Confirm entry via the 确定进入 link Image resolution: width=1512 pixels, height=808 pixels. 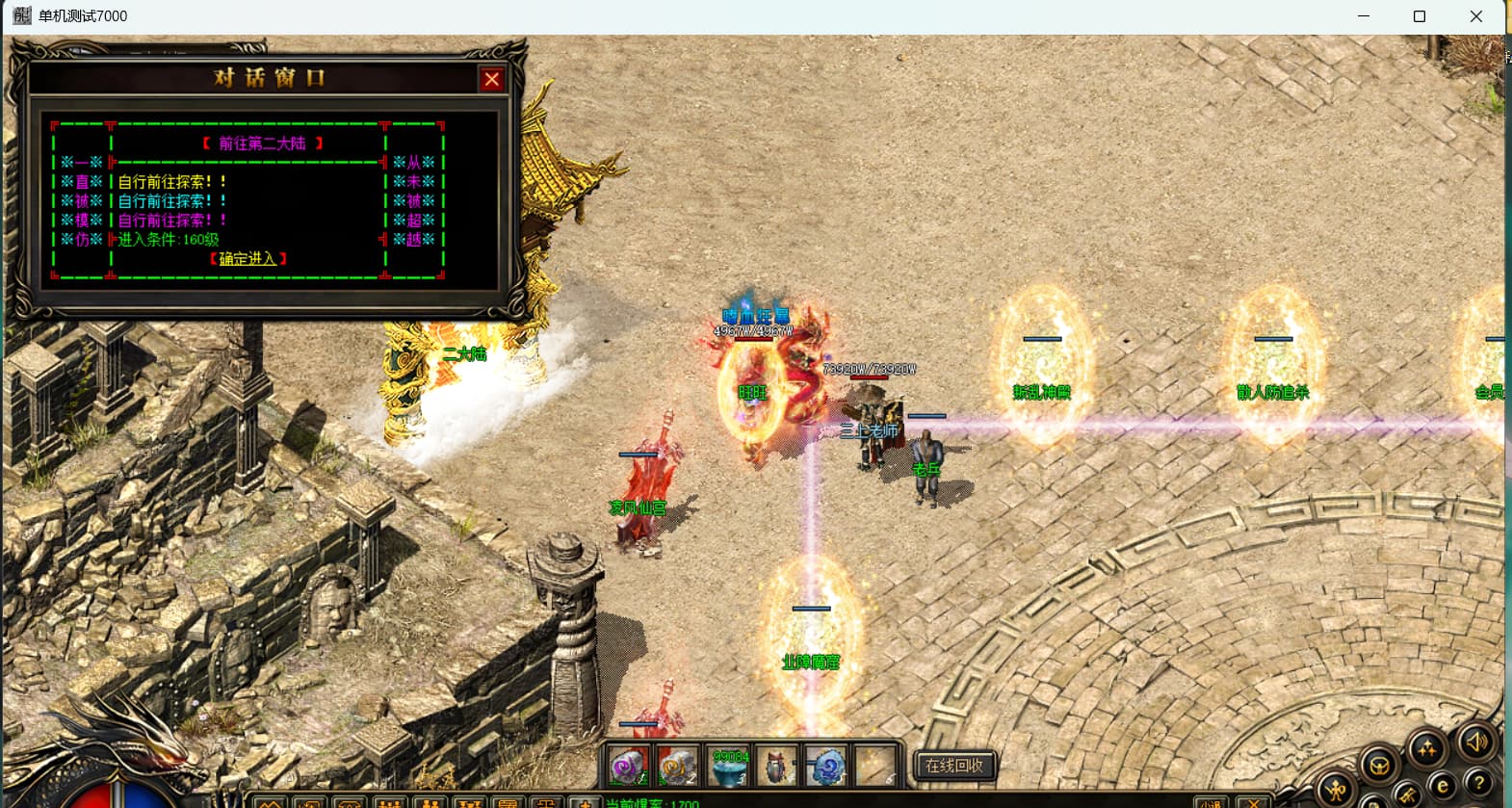248,258
